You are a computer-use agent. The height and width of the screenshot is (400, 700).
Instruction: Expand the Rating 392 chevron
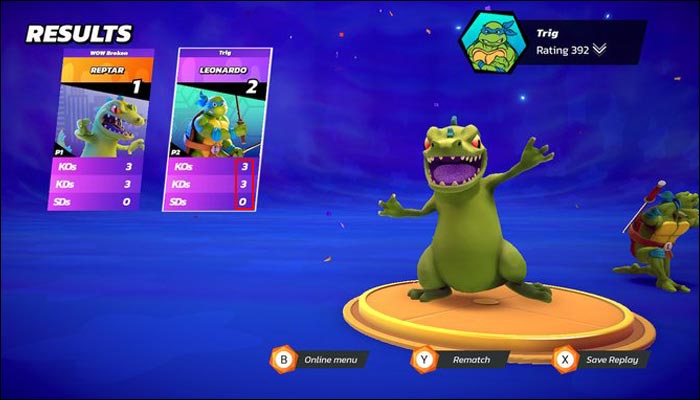click(x=599, y=51)
